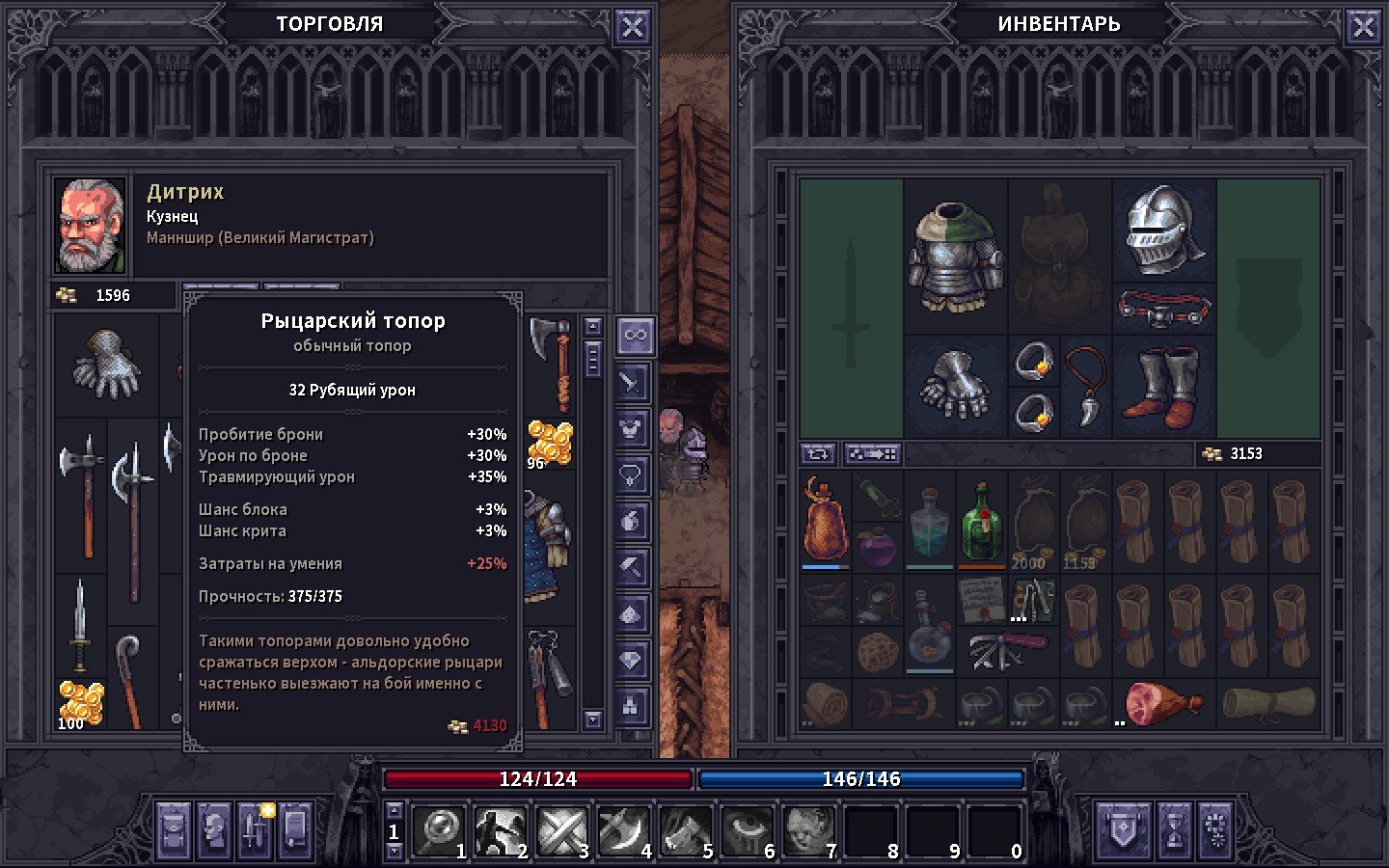The width and height of the screenshot is (1389, 868).
Task: Select the equipped plate cuirass
Action: click(955, 255)
